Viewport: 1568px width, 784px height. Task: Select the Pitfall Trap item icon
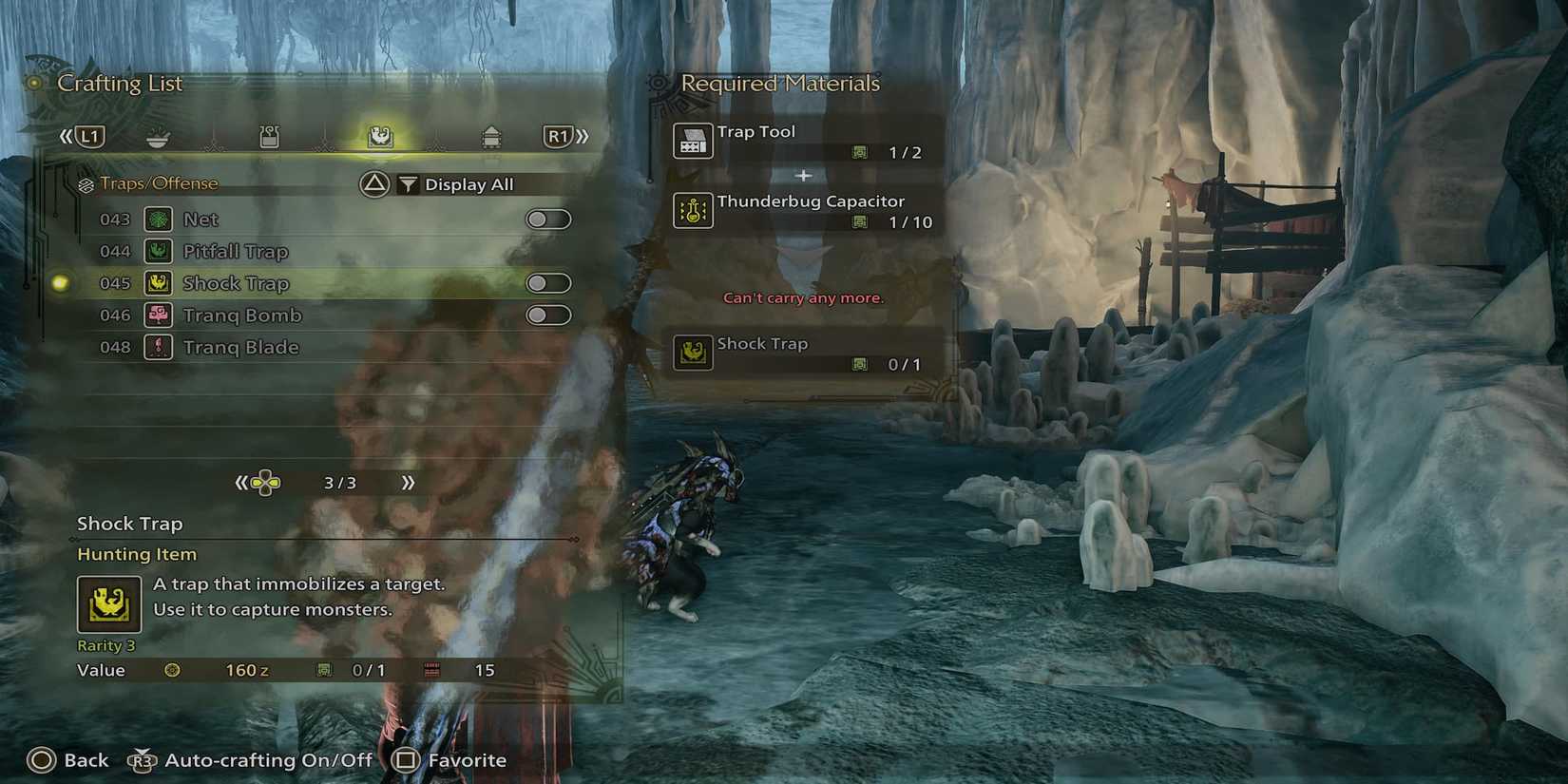click(158, 251)
